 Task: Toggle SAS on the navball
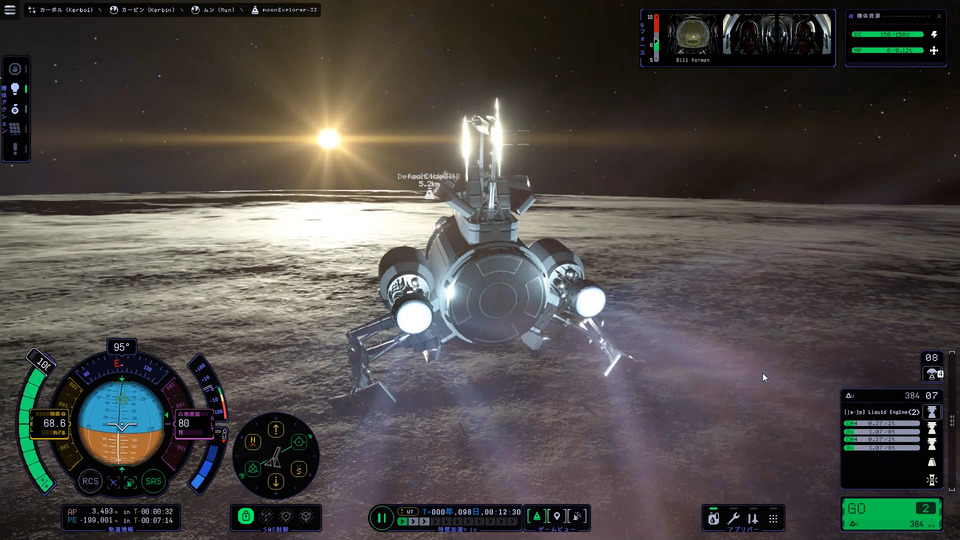coord(153,481)
